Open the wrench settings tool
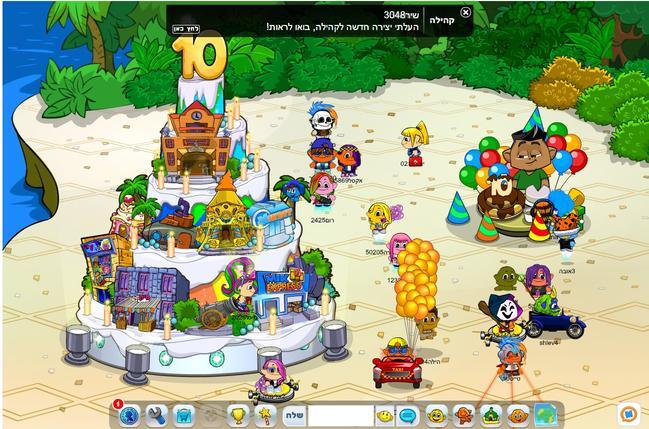649x429 pixels. click(156, 414)
